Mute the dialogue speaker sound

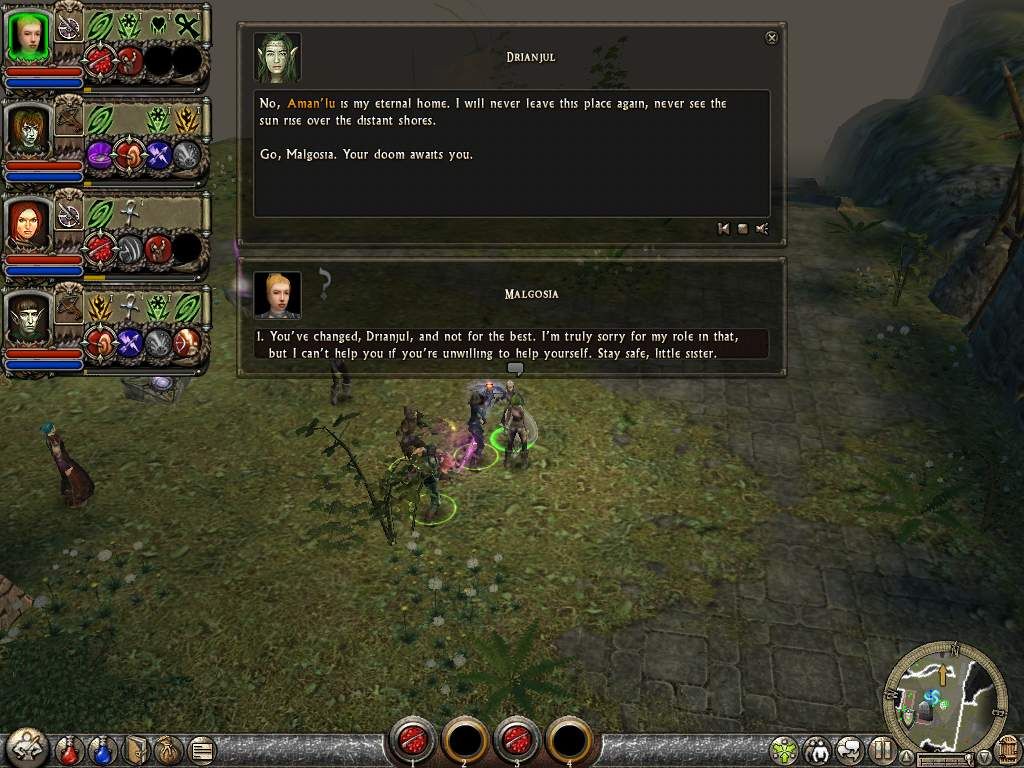coord(762,229)
